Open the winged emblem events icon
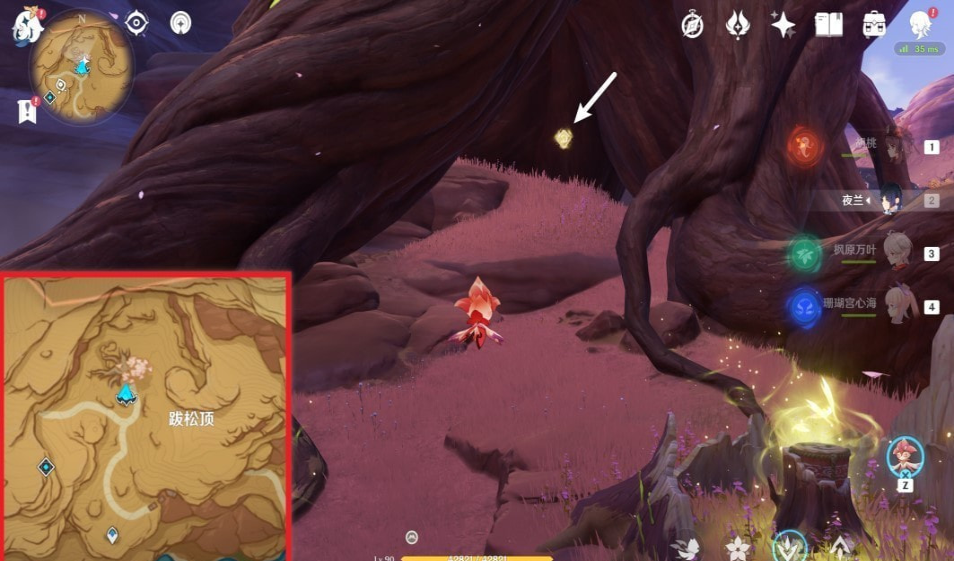Image resolution: width=954 pixels, height=561 pixels. pos(738,25)
